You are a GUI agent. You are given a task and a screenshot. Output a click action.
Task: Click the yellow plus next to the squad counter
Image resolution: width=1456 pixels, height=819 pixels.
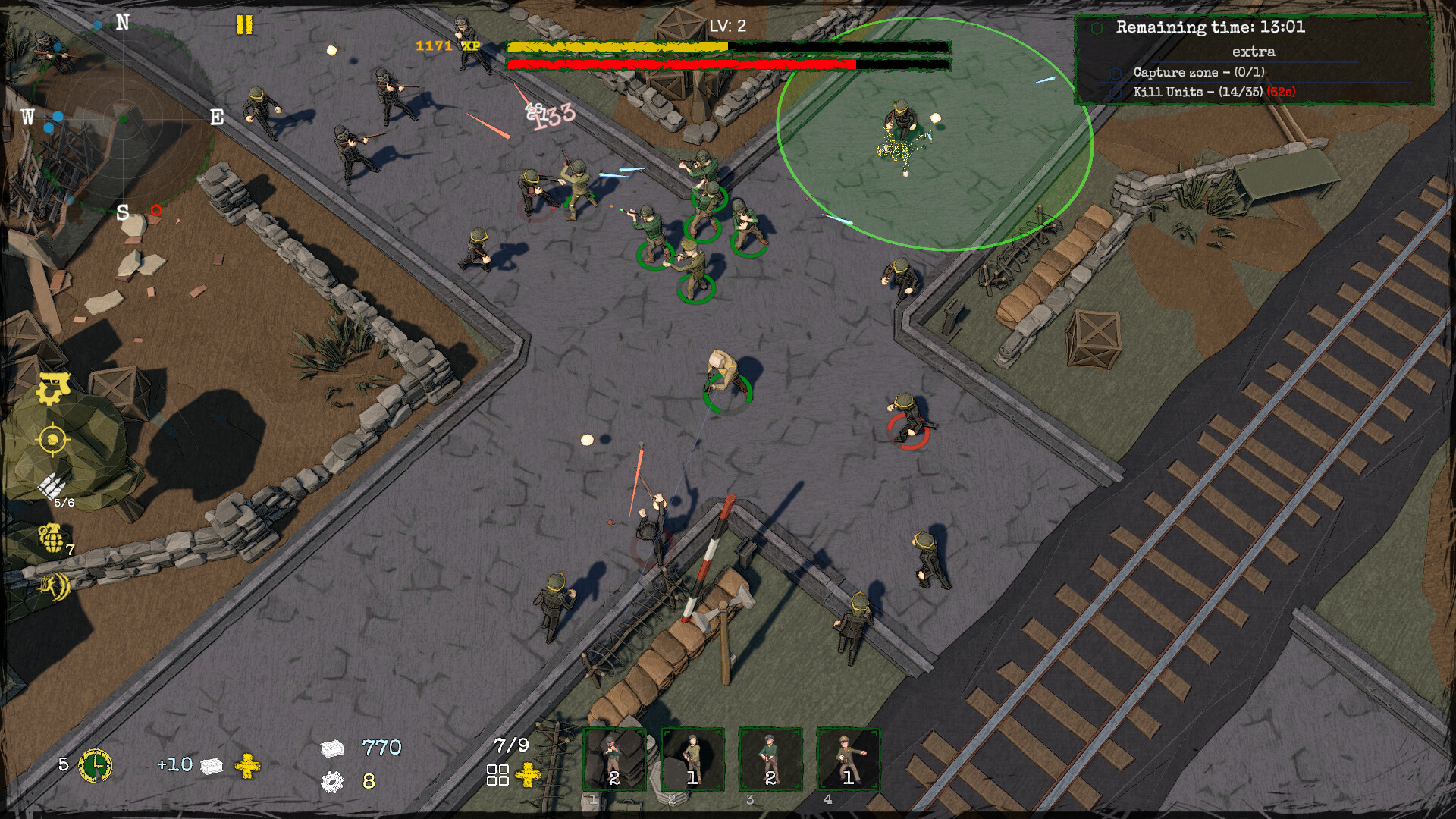tap(527, 775)
